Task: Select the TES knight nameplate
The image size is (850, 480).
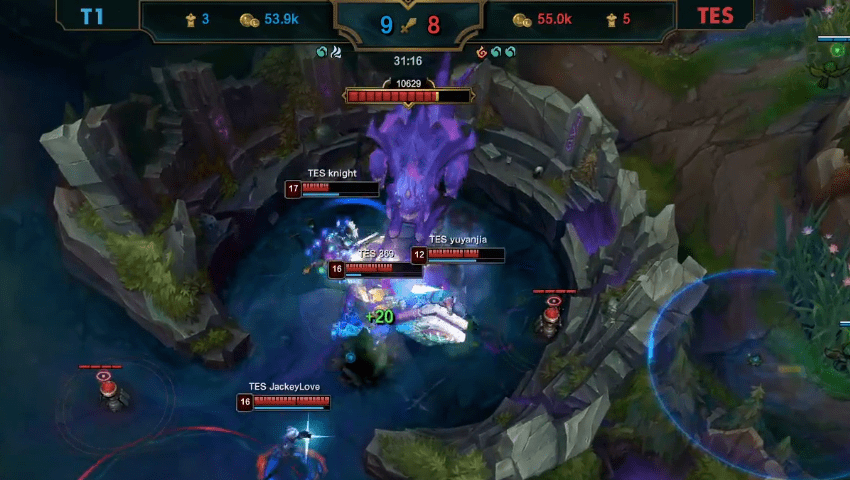Action: (x=331, y=173)
